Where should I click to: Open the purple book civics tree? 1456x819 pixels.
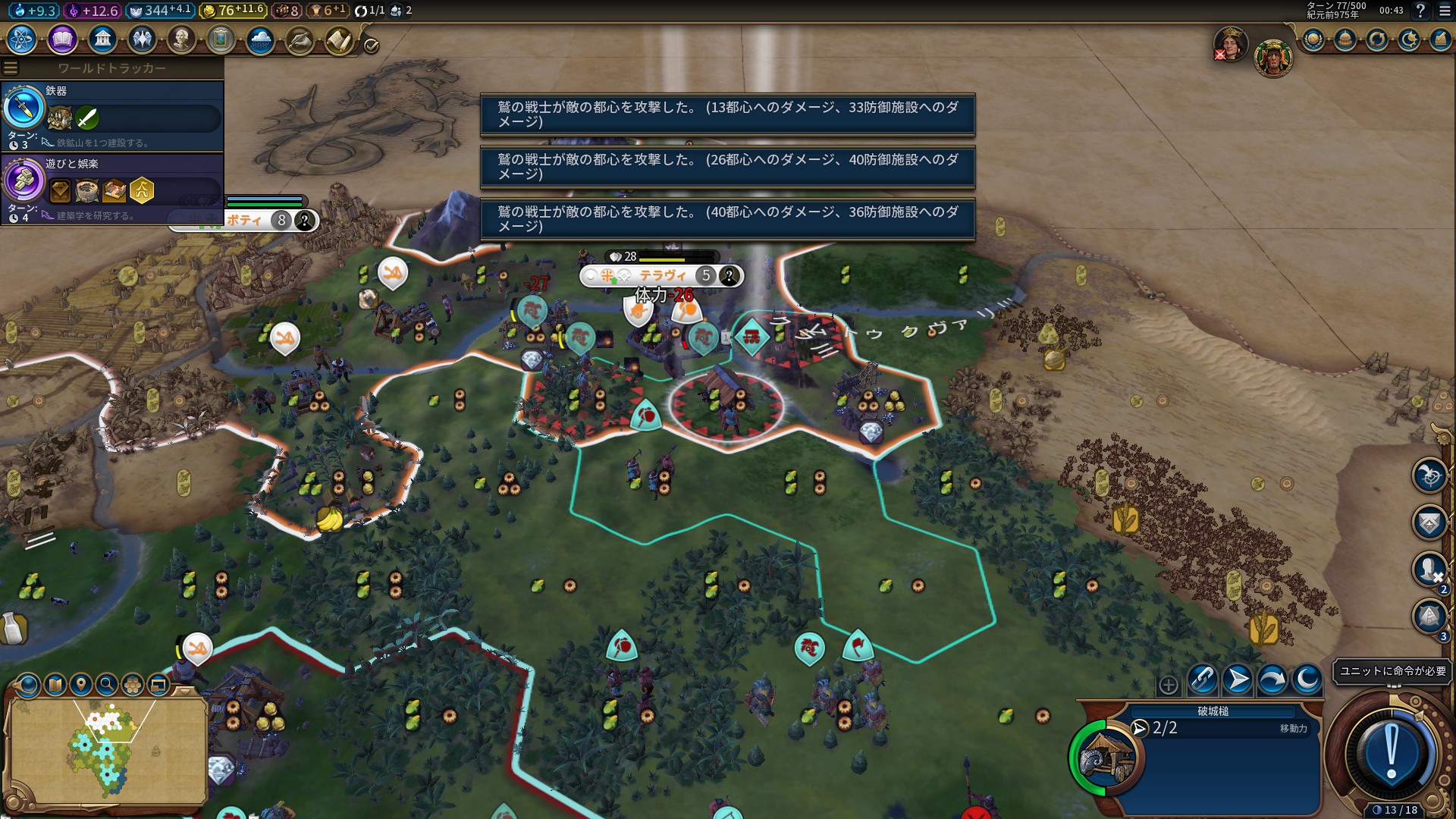click(x=62, y=39)
